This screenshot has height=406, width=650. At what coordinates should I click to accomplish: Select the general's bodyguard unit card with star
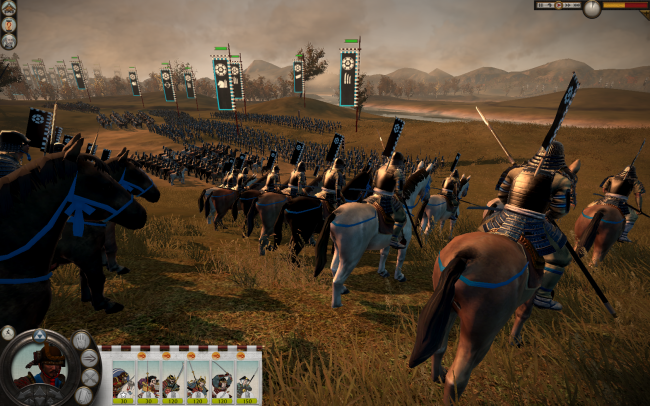click(122, 381)
